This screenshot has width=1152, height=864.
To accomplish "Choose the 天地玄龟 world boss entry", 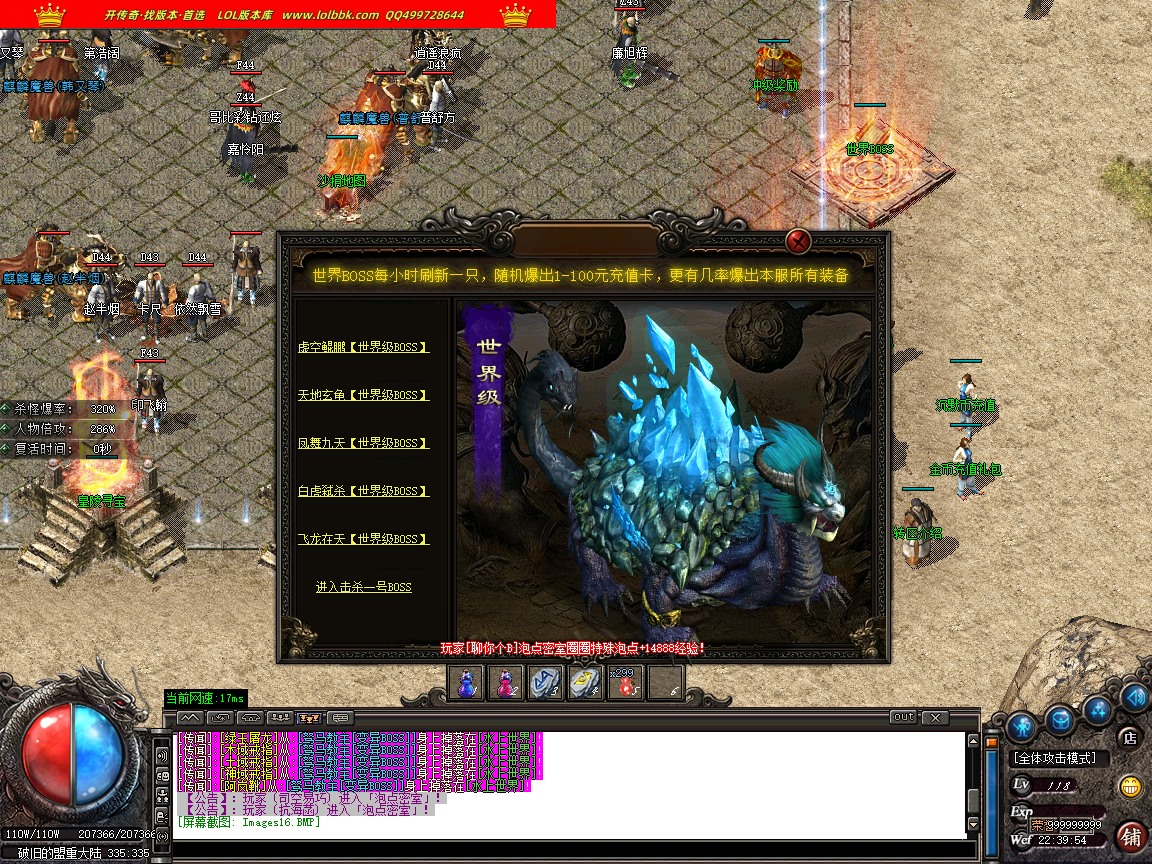I will [x=363, y=395].
